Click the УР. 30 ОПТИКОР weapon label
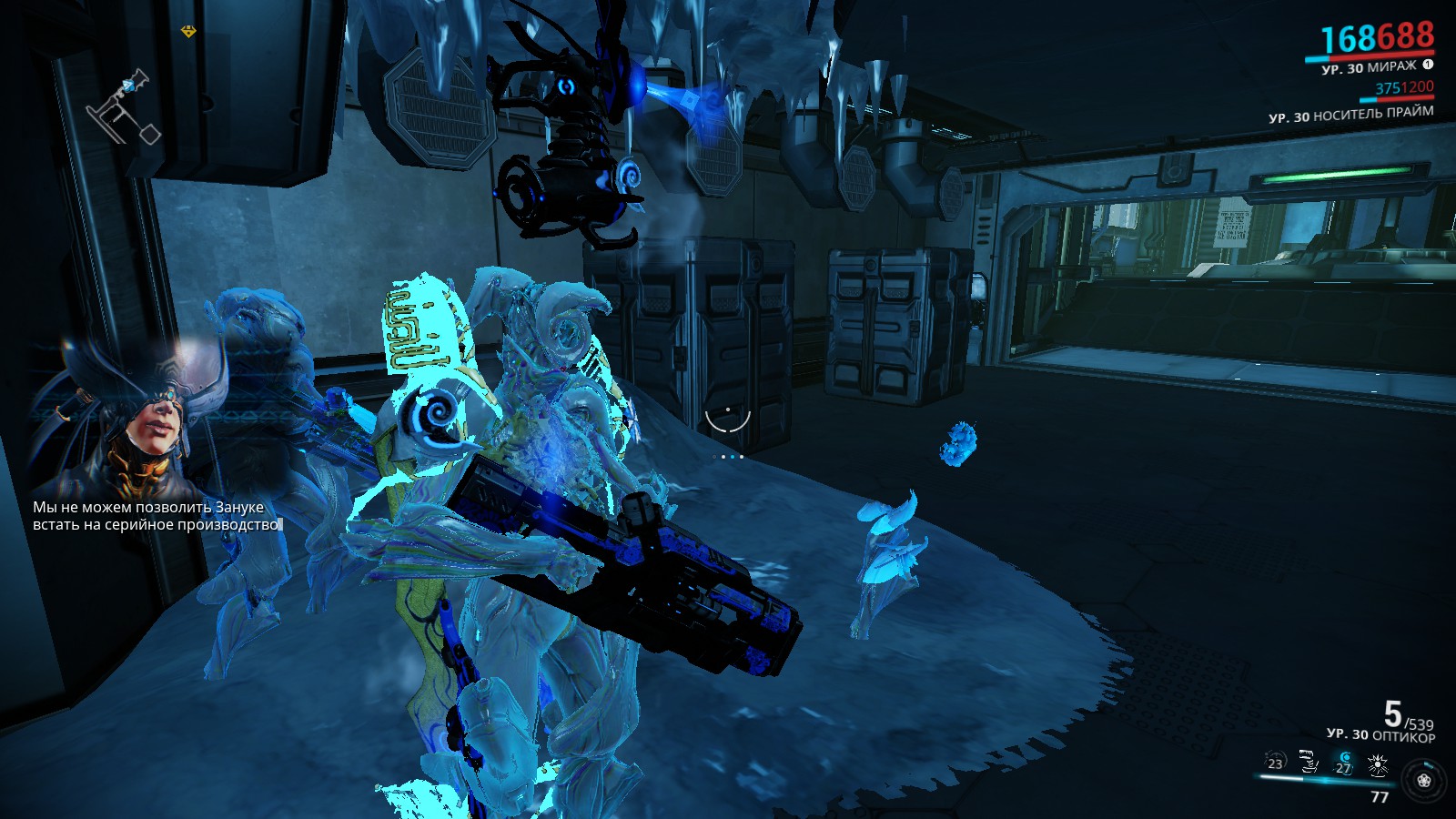The width and height of the screenshot is (1456, 819). coord(1382,733)
